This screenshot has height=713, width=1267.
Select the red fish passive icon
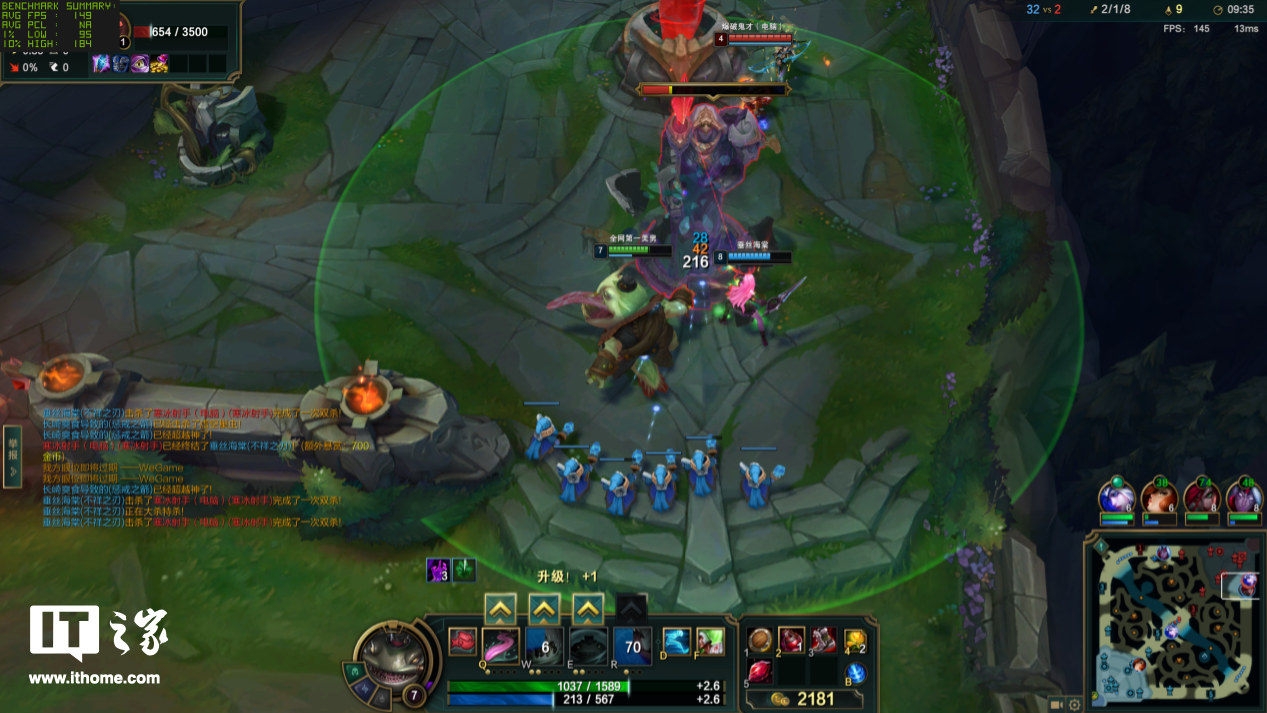pyautogui.click(x=462, y=642)
